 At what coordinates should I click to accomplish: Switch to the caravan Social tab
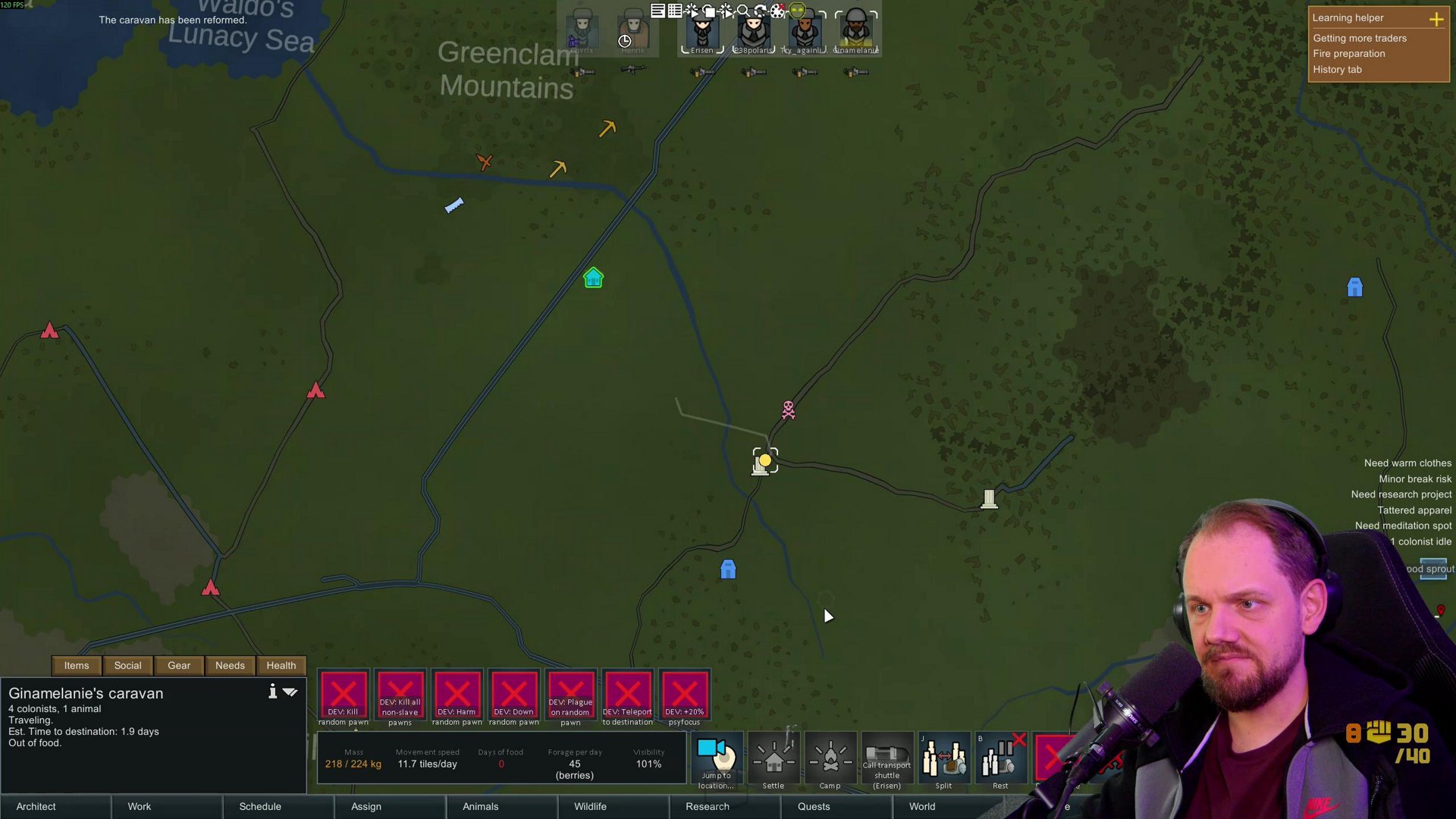(x=127, y=665)
